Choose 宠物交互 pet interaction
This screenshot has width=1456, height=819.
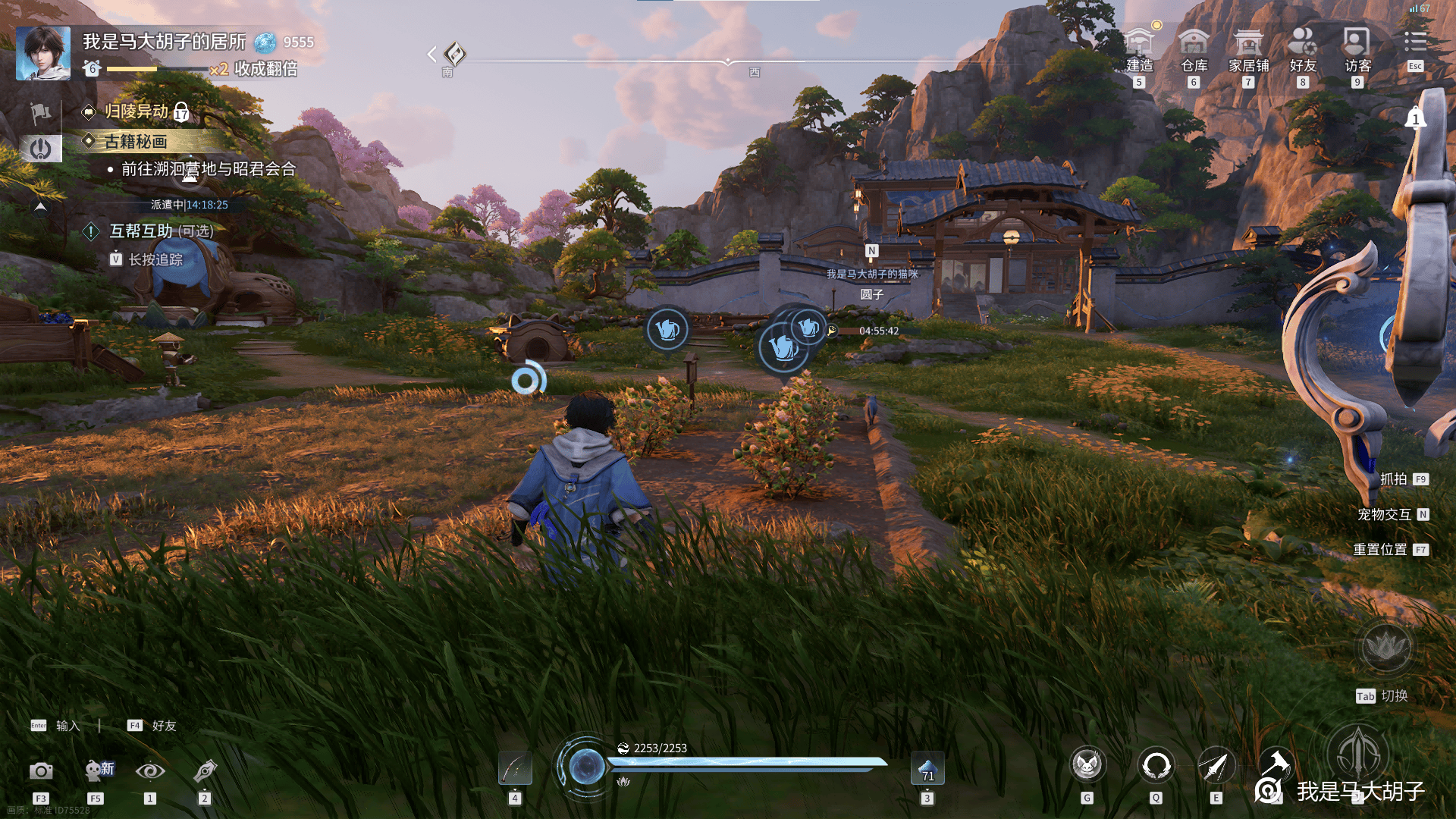(1385, 515)
